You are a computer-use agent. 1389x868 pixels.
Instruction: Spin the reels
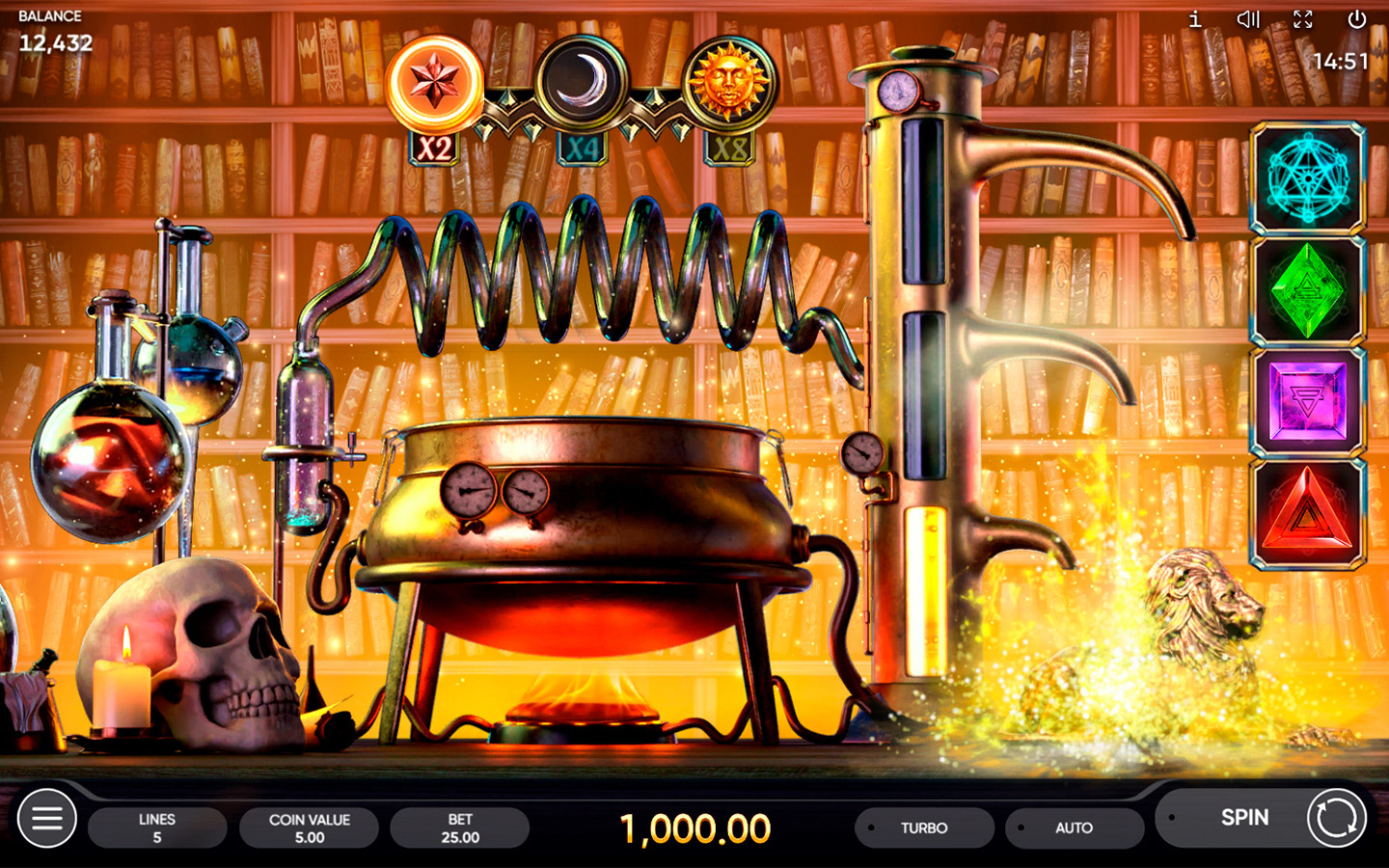coord(1264,818)
